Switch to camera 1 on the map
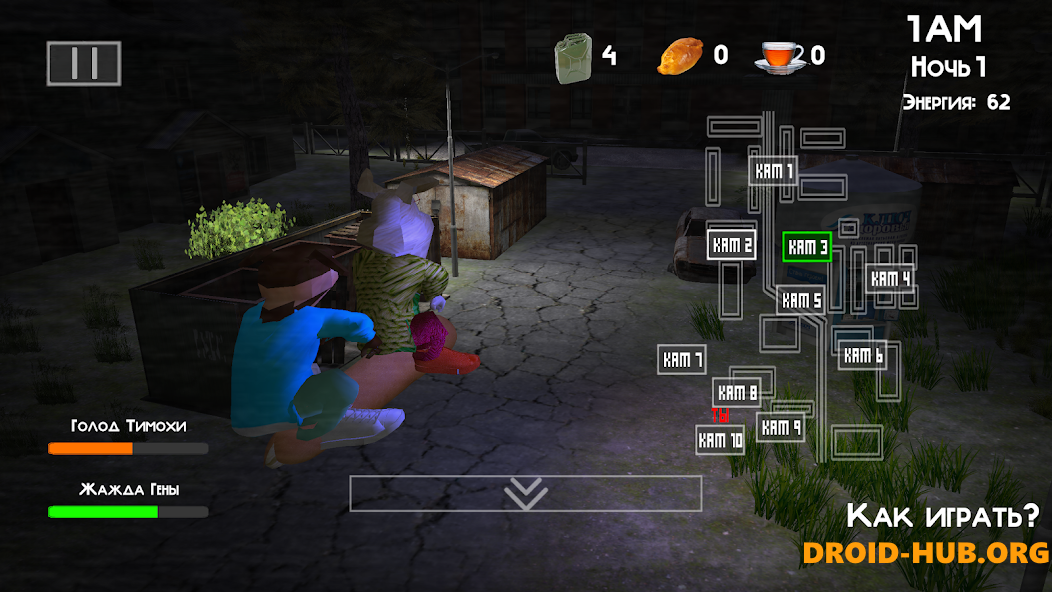The image size is (1052, 592). [772, 171]
